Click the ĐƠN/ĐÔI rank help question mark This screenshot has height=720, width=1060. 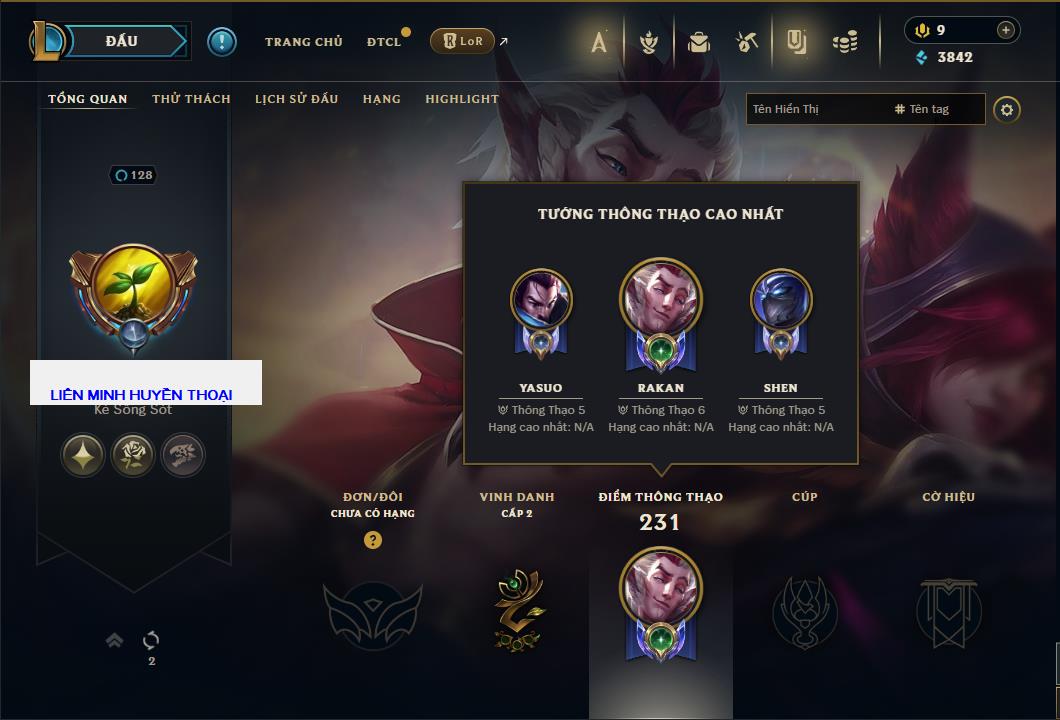pos(373,540)
